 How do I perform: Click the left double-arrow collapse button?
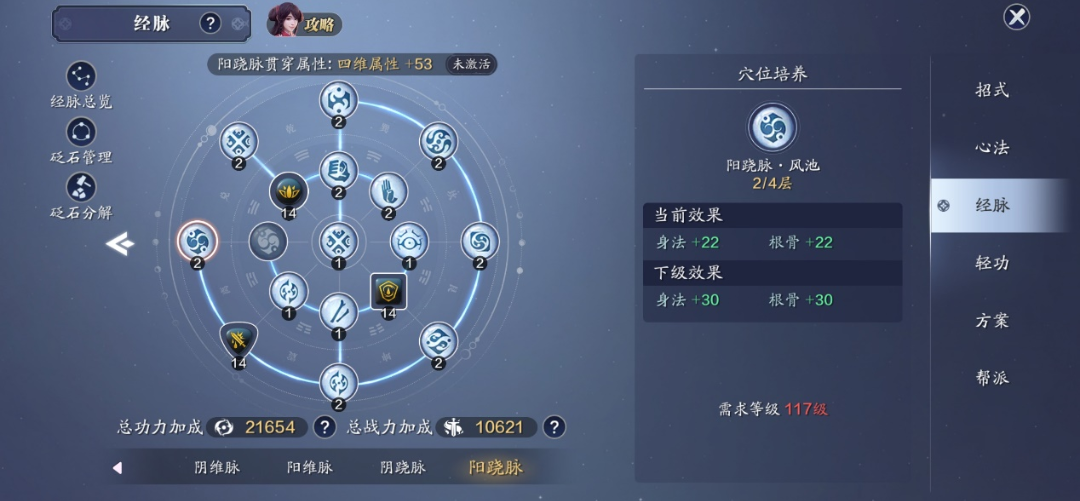point(120,243)
